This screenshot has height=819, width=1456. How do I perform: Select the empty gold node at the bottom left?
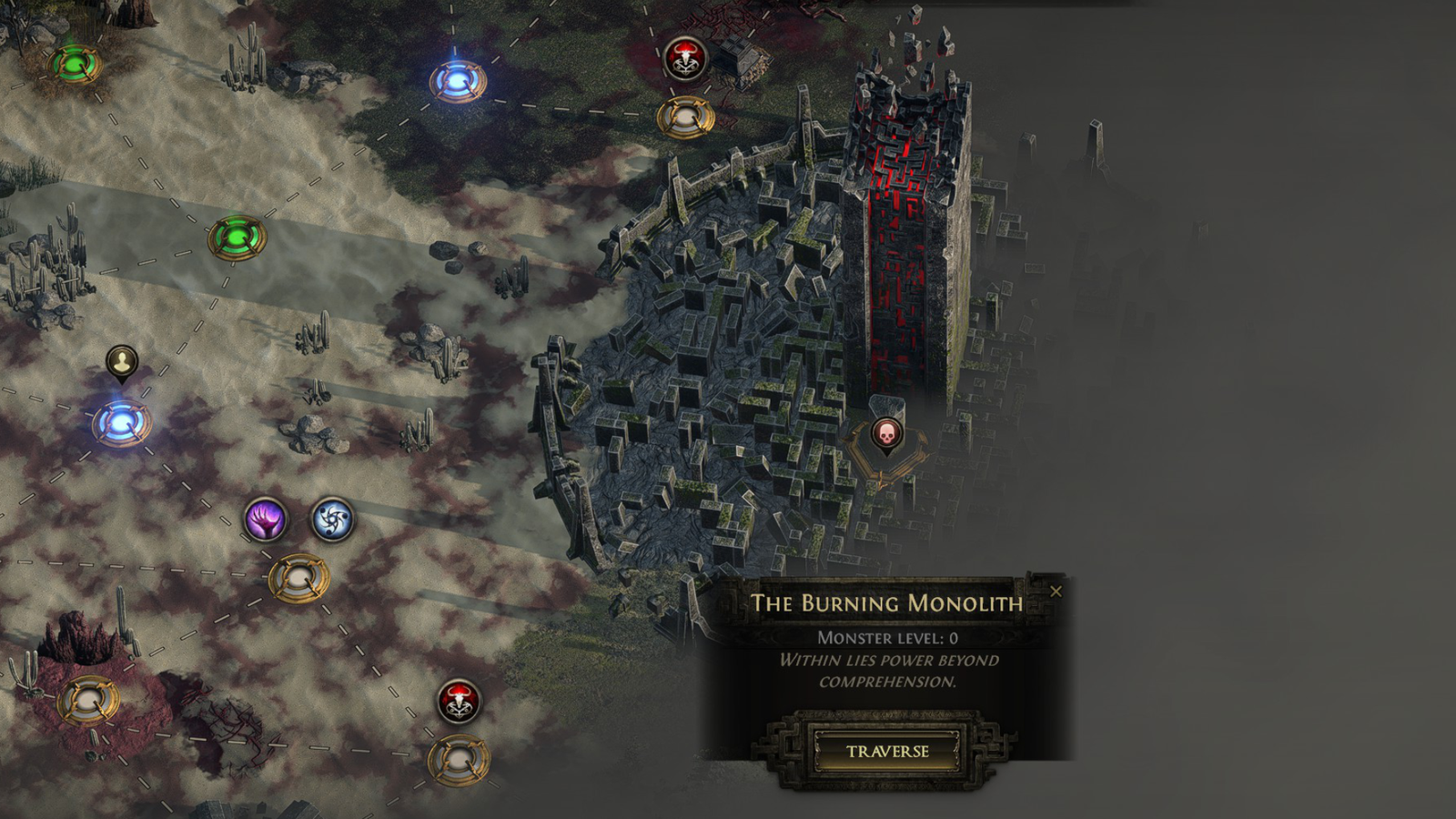[87, 703]
